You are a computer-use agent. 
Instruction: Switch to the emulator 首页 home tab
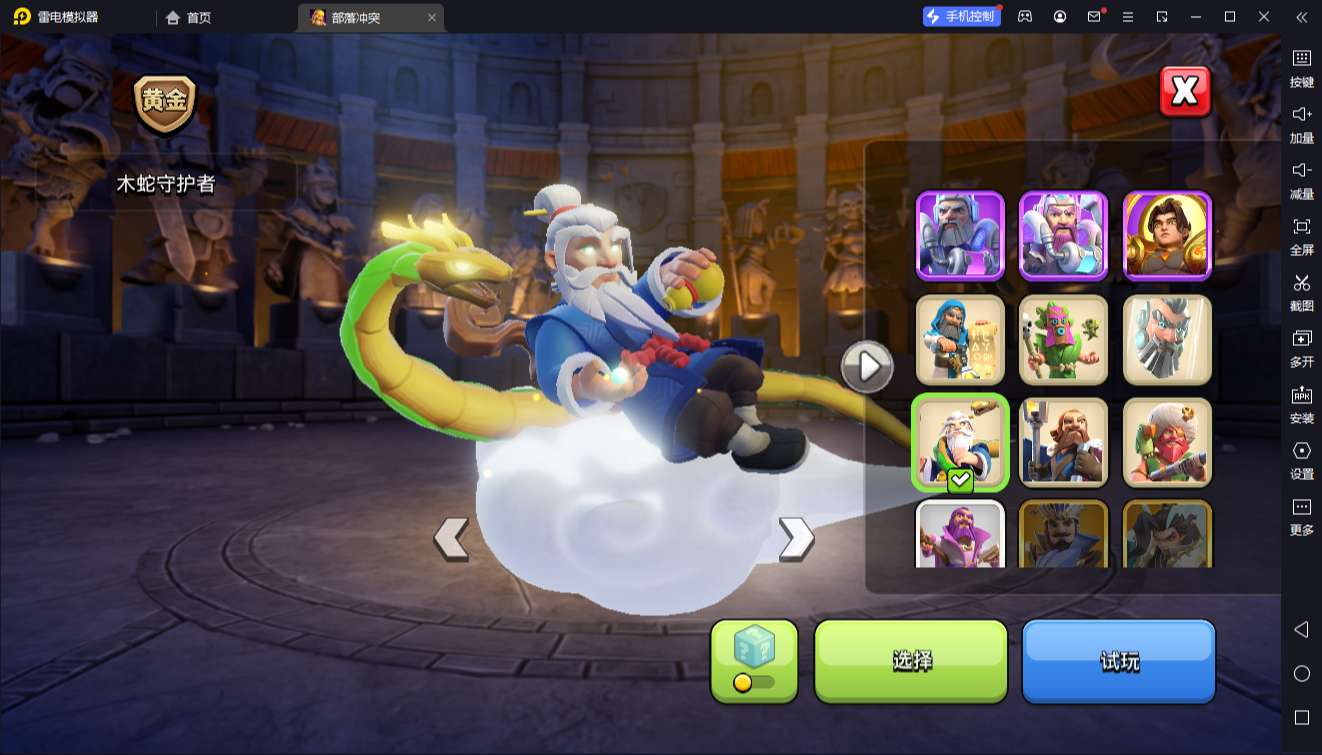click(x=188, y=17)
